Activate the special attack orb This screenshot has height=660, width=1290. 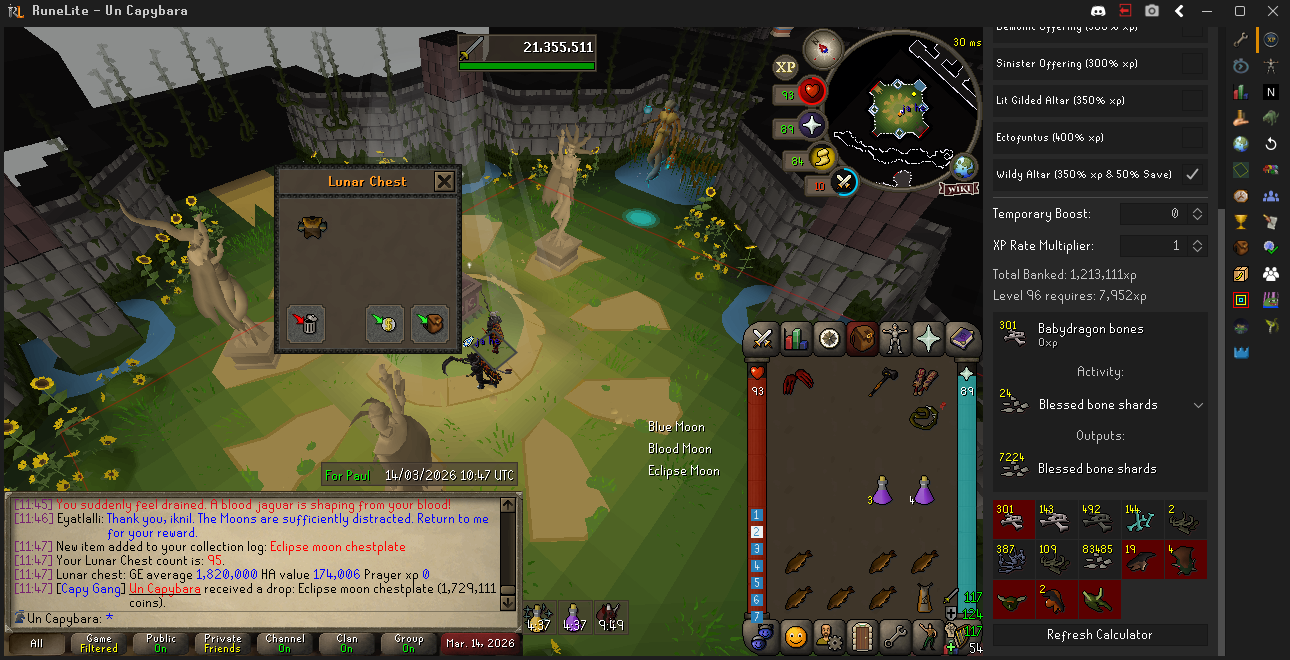(843, 183)
